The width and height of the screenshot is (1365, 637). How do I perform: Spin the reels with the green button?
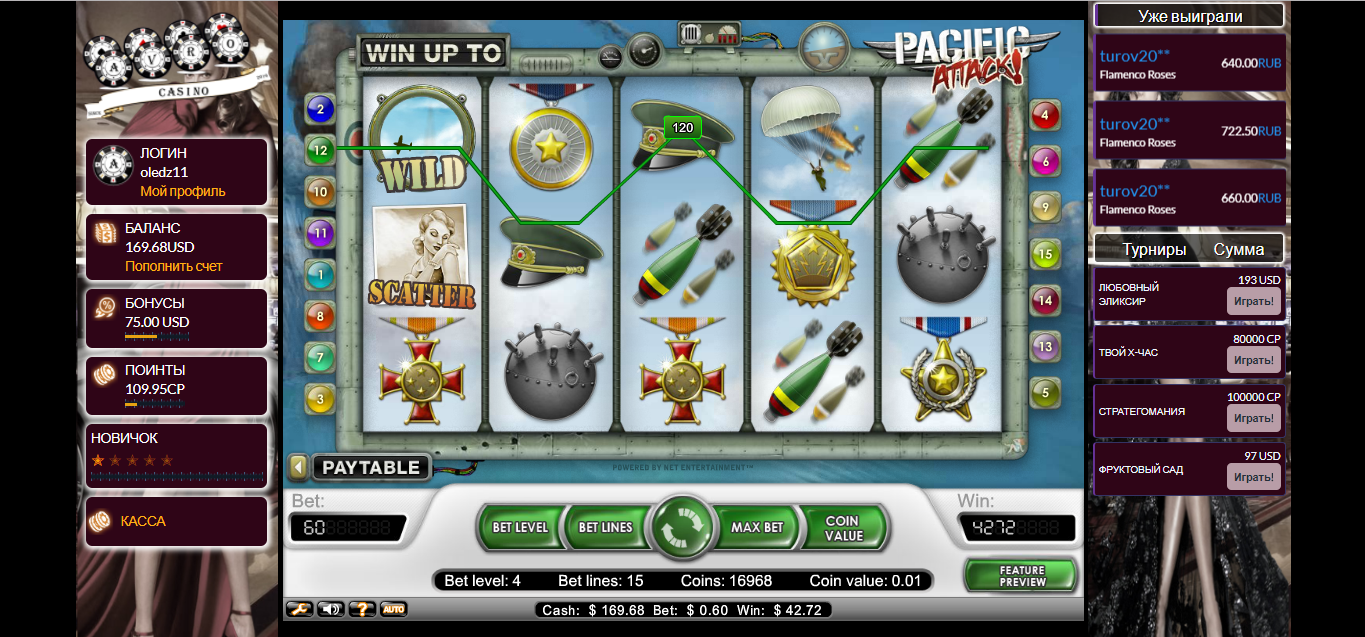point(682,527)
